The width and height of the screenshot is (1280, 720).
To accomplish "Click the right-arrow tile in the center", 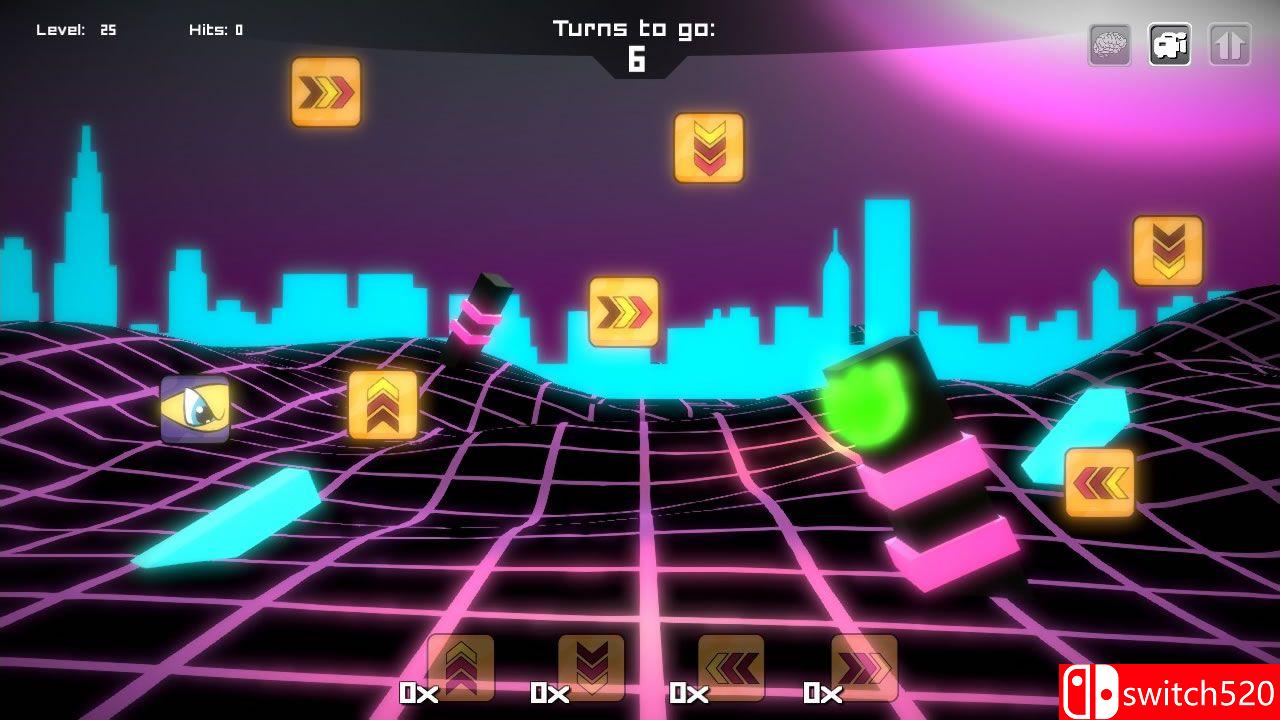I will point(622,313).
